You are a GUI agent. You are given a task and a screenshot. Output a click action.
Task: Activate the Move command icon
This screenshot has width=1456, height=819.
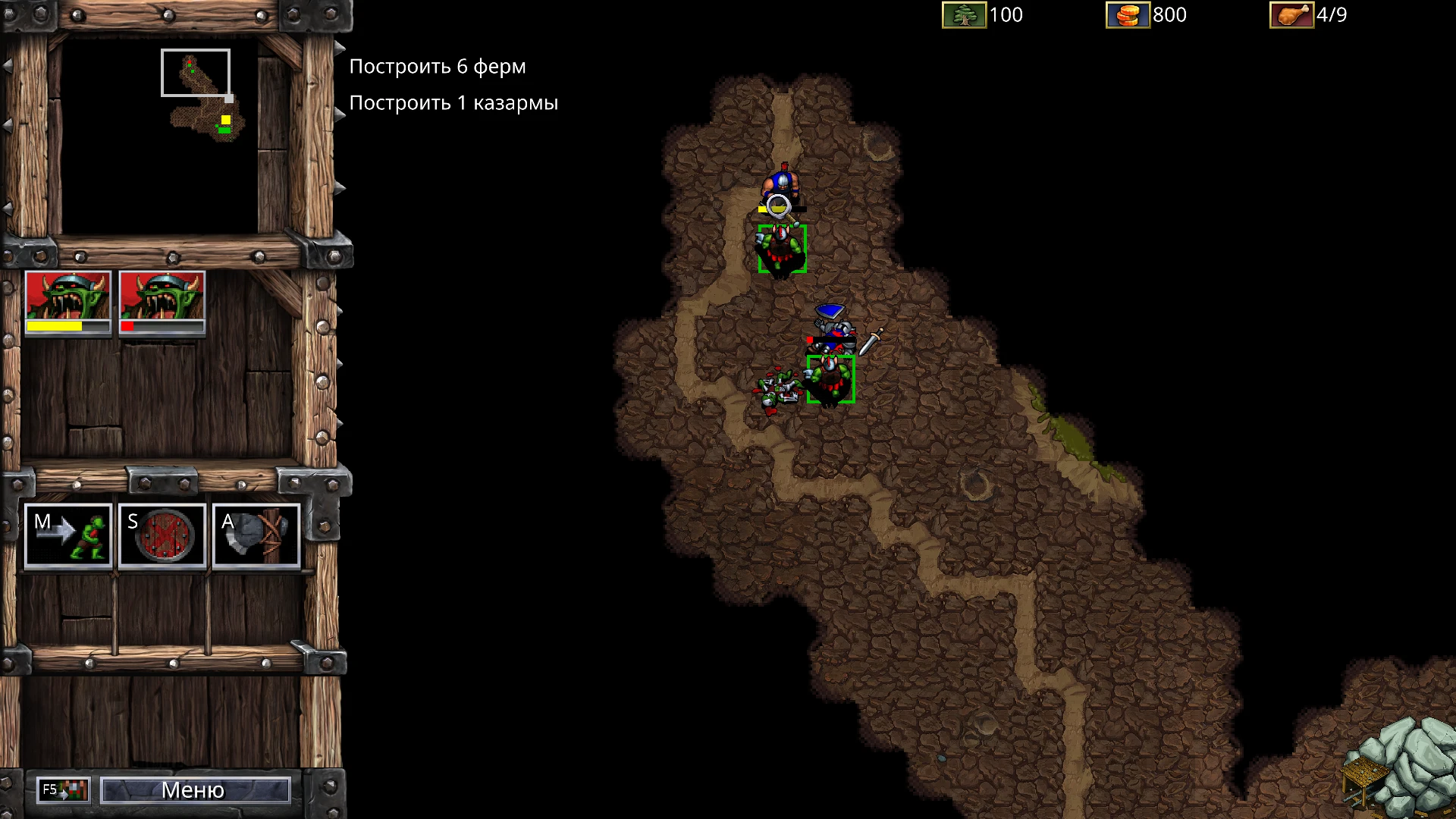coord(68,535)
